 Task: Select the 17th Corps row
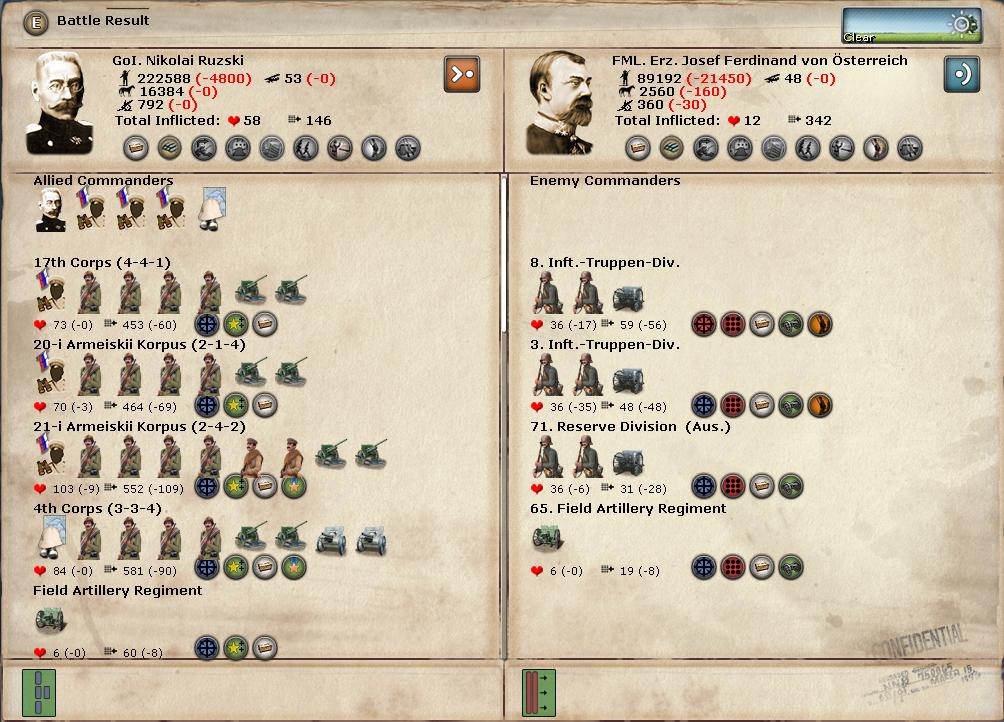click(102, 263)
